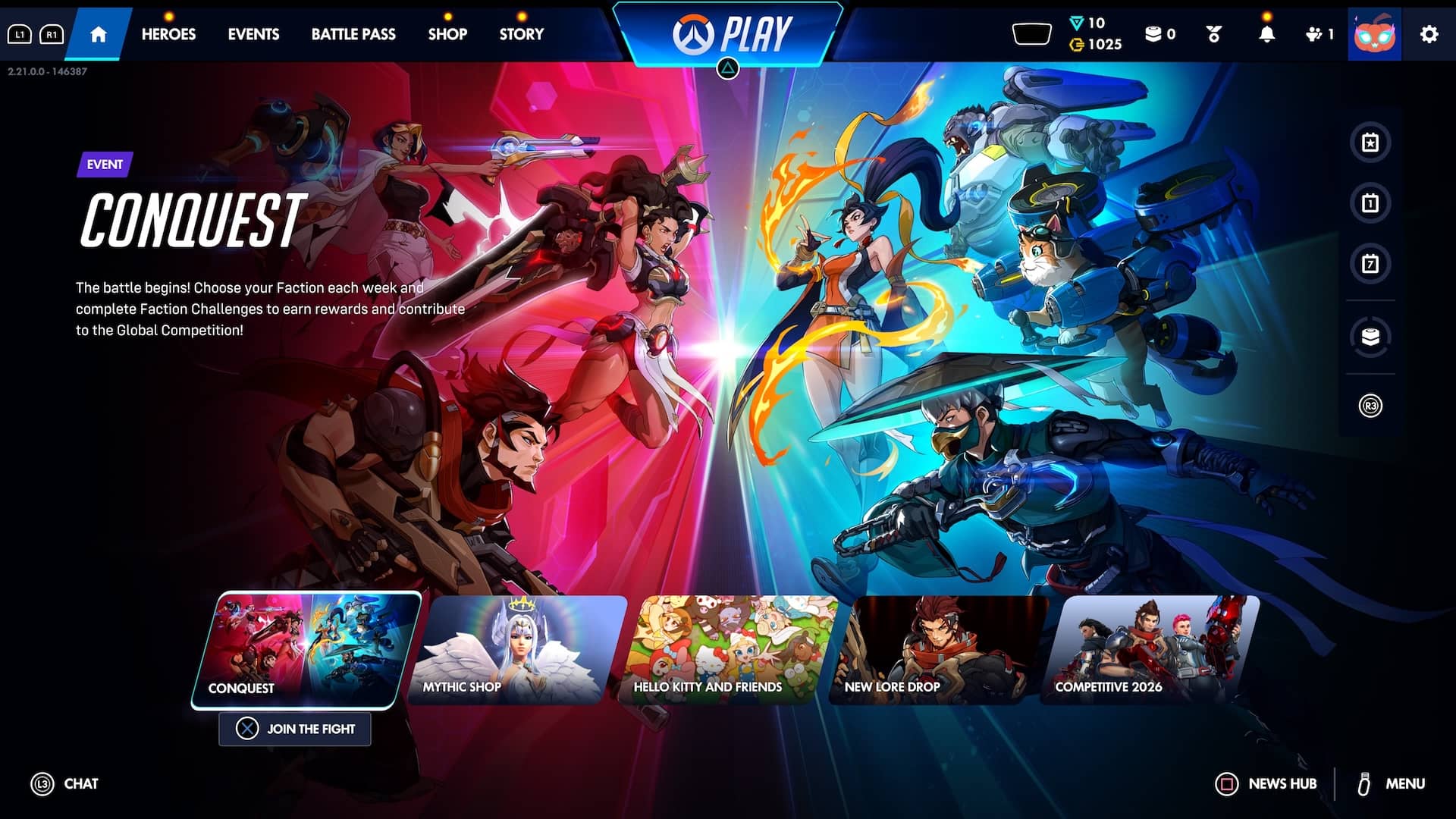1456x819 pixels.
Task: Open the Battle Pass tab
Action: coord(353,34)
